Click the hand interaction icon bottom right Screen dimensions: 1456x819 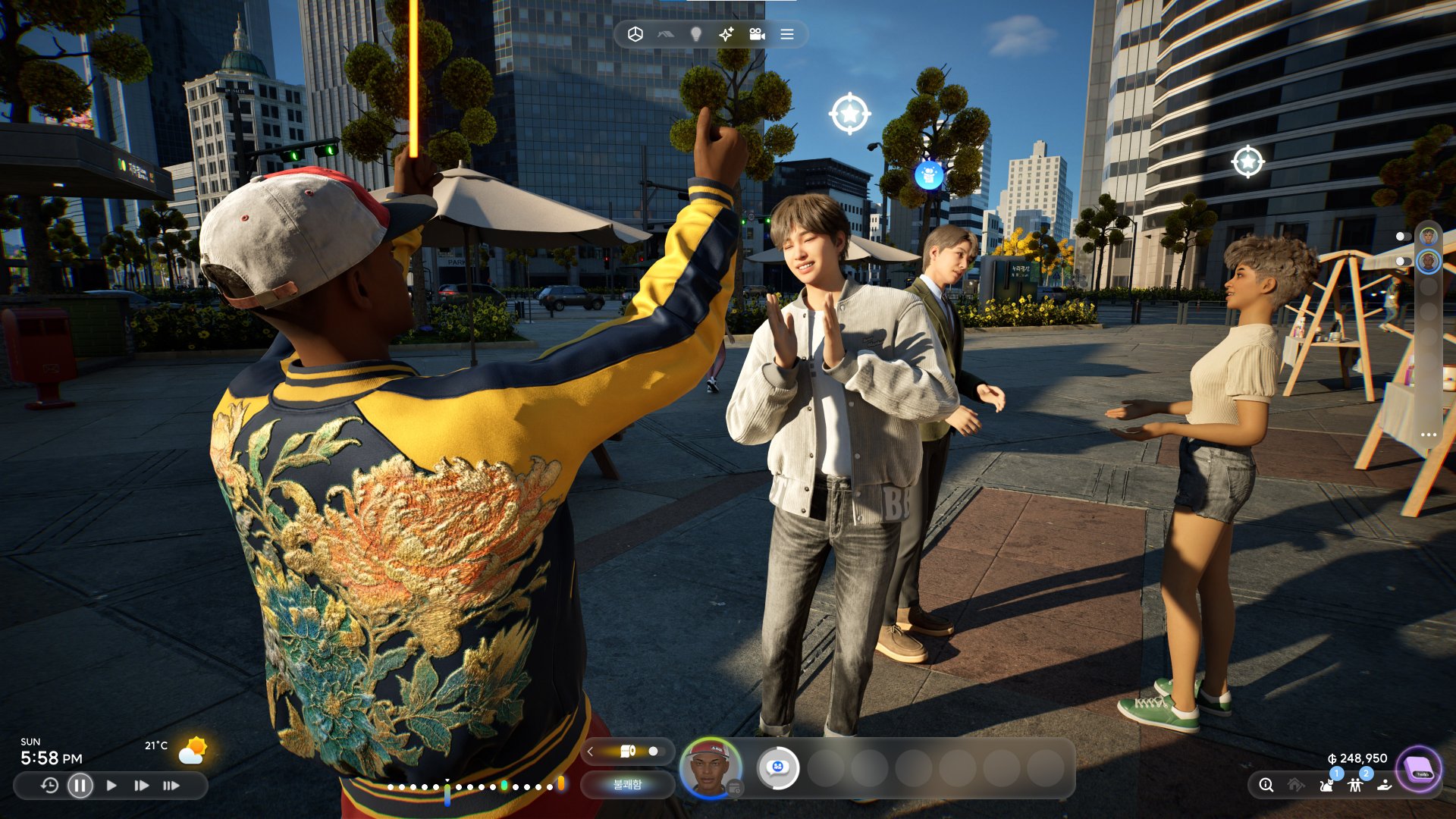click(1385, 786)
